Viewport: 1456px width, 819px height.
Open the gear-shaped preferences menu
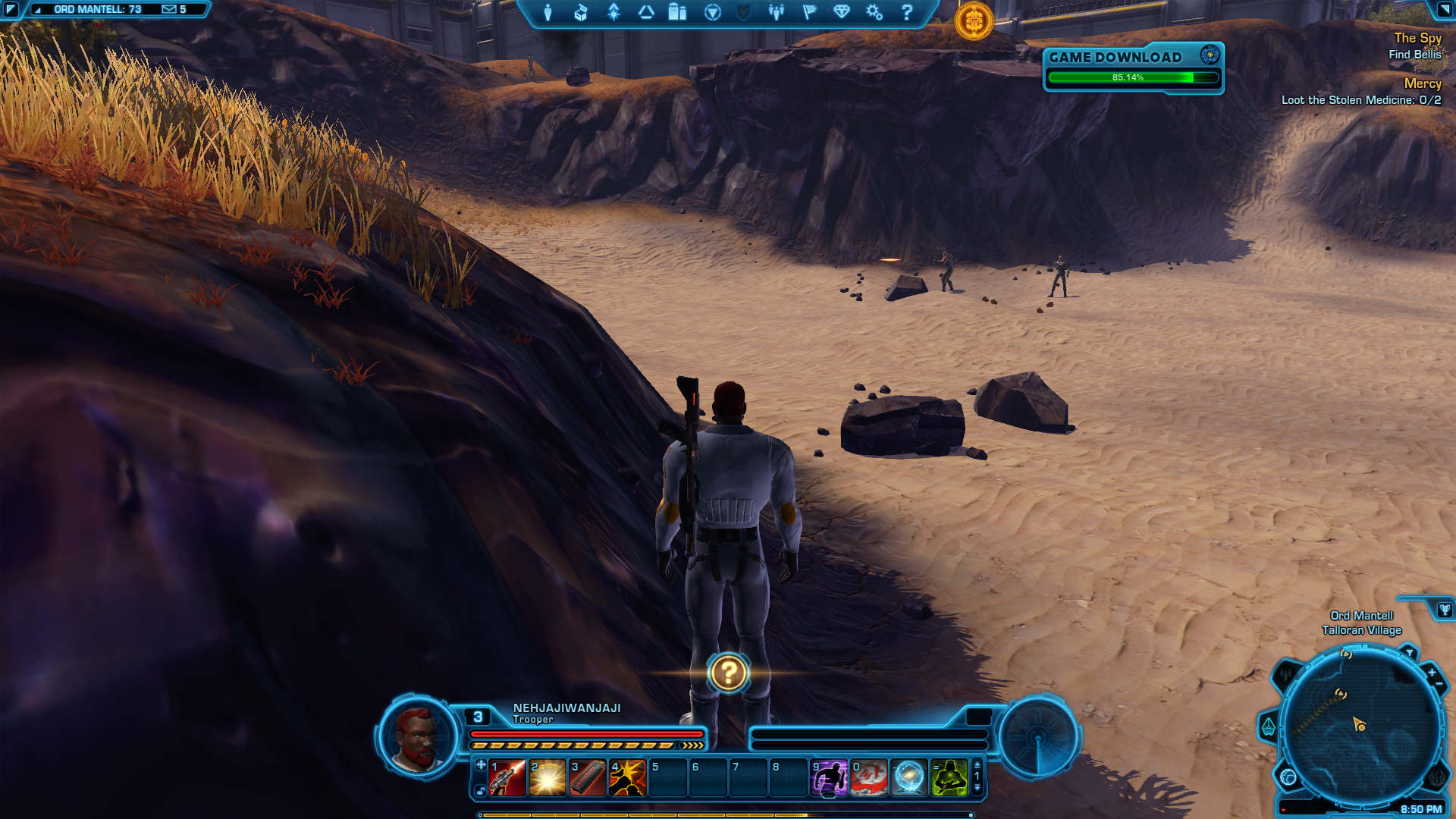click(x=874, y=12)
